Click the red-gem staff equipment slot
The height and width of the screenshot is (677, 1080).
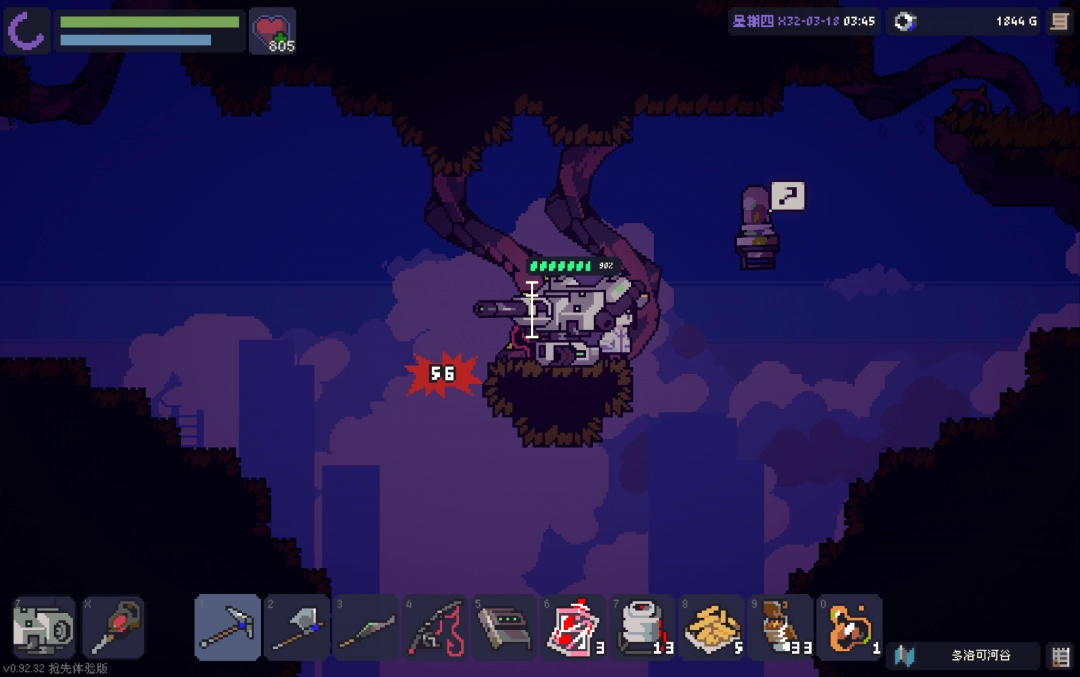[112, 628]
